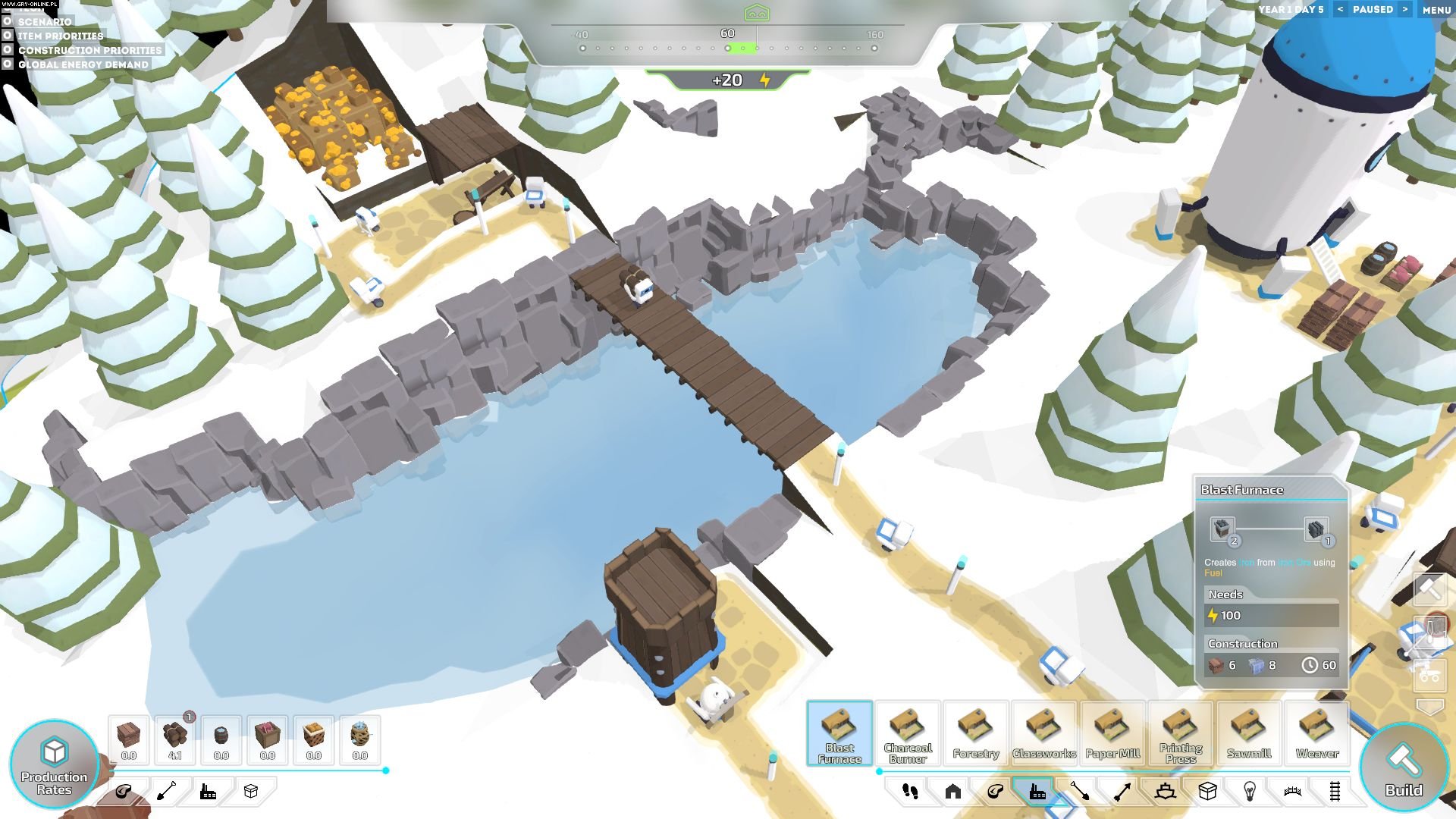Choose the Forestry building

click(976, 733)
